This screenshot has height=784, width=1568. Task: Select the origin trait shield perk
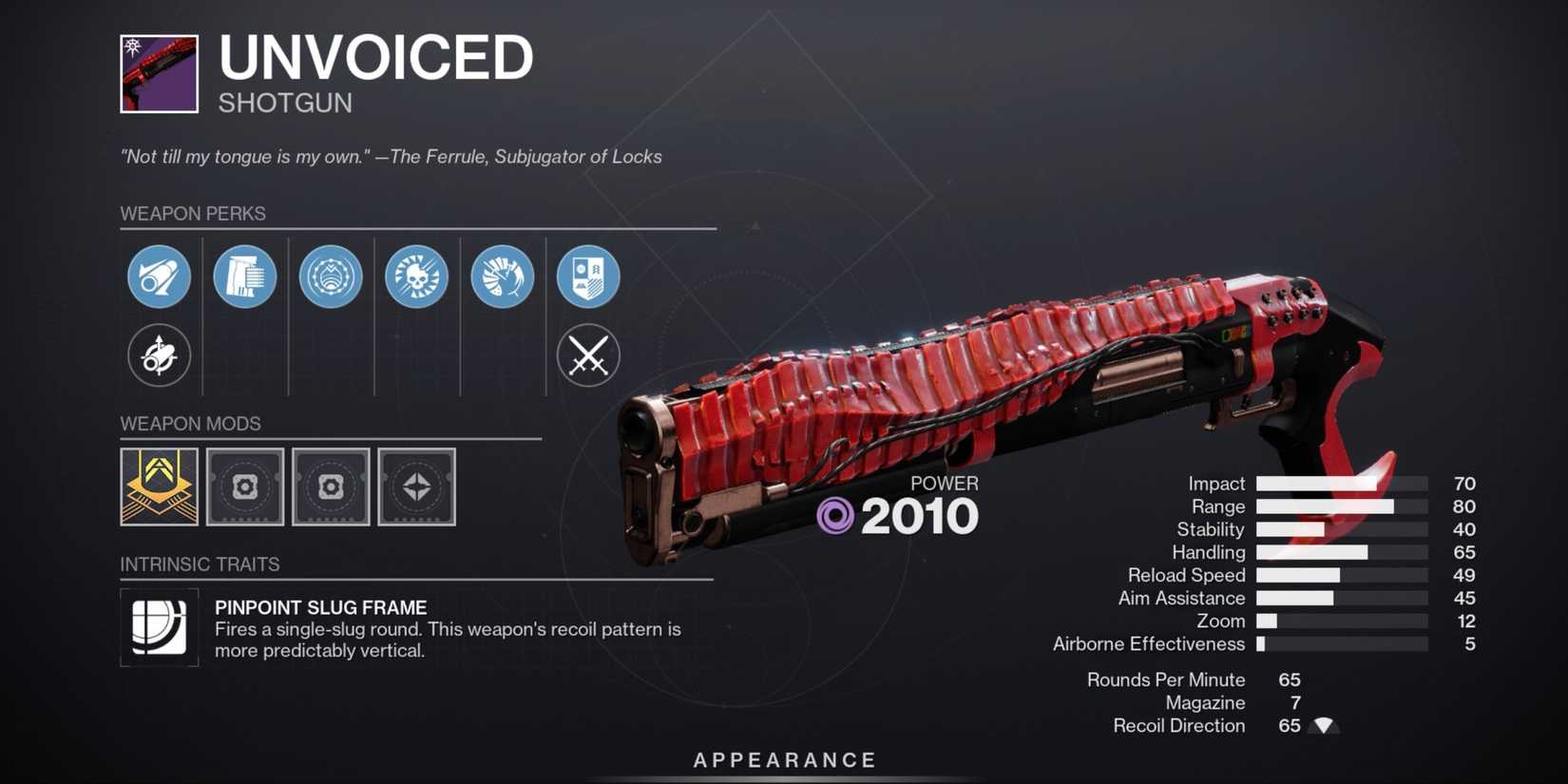(588, 277)
